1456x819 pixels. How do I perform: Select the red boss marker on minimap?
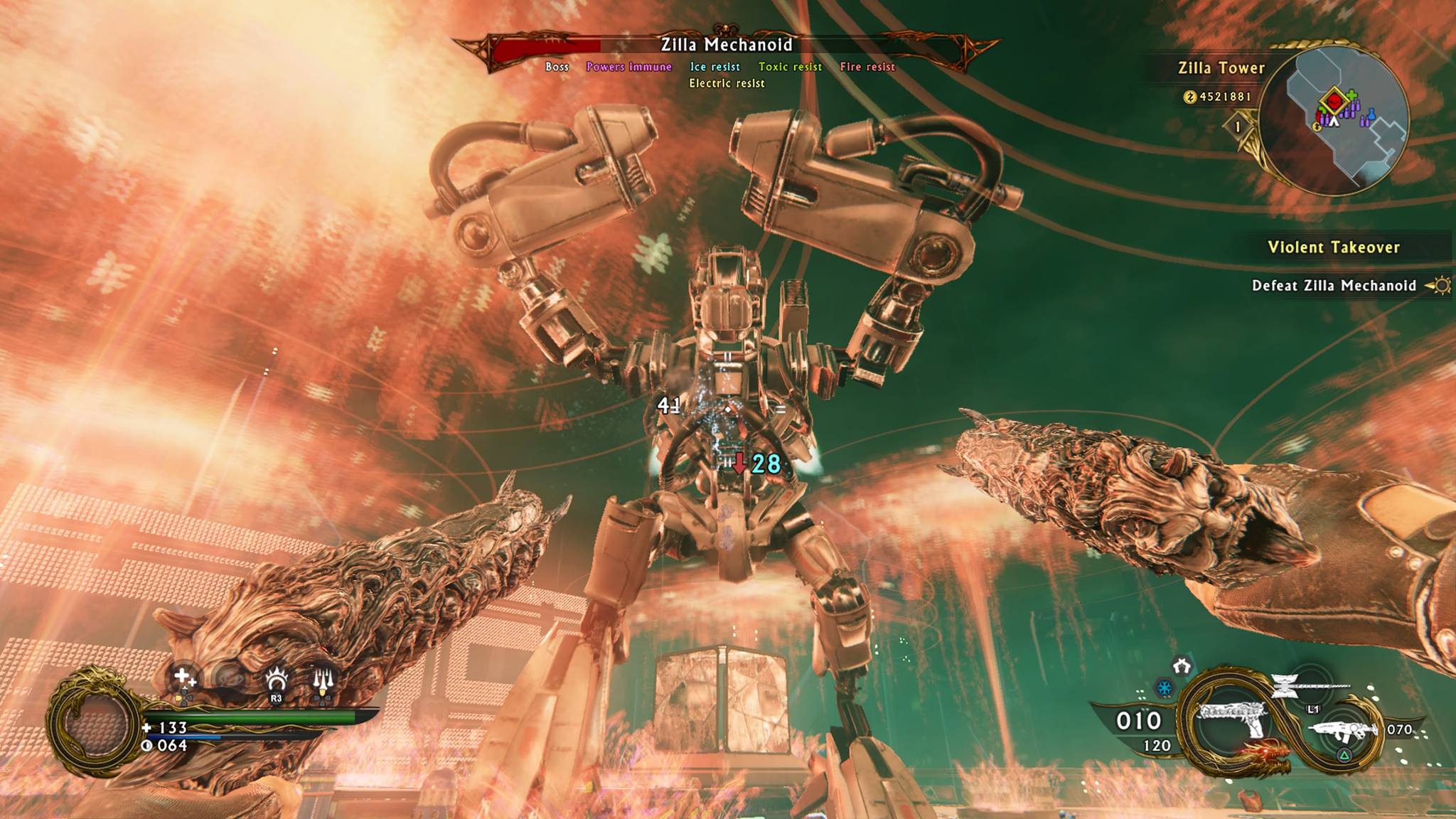(1335, 101)
